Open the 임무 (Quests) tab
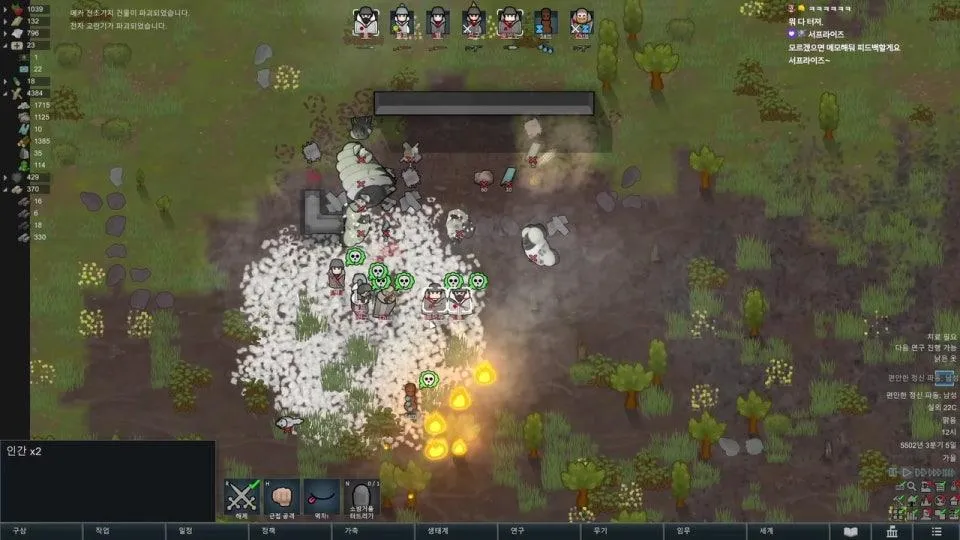The width and height of the screenshot is (960, 540). (x=683, y=531)
